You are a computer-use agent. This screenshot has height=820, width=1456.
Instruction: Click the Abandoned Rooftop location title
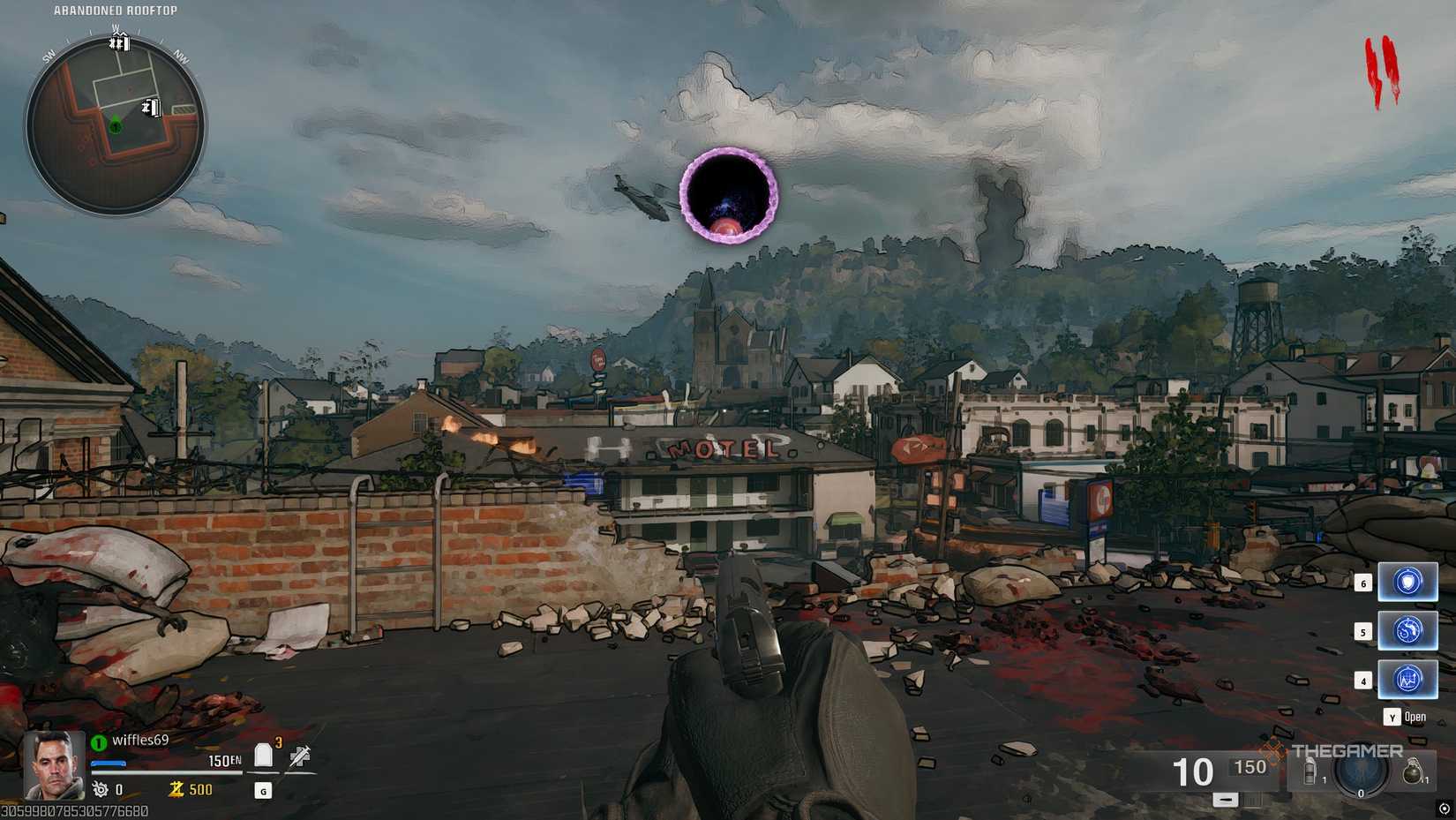tap(114, 10)
